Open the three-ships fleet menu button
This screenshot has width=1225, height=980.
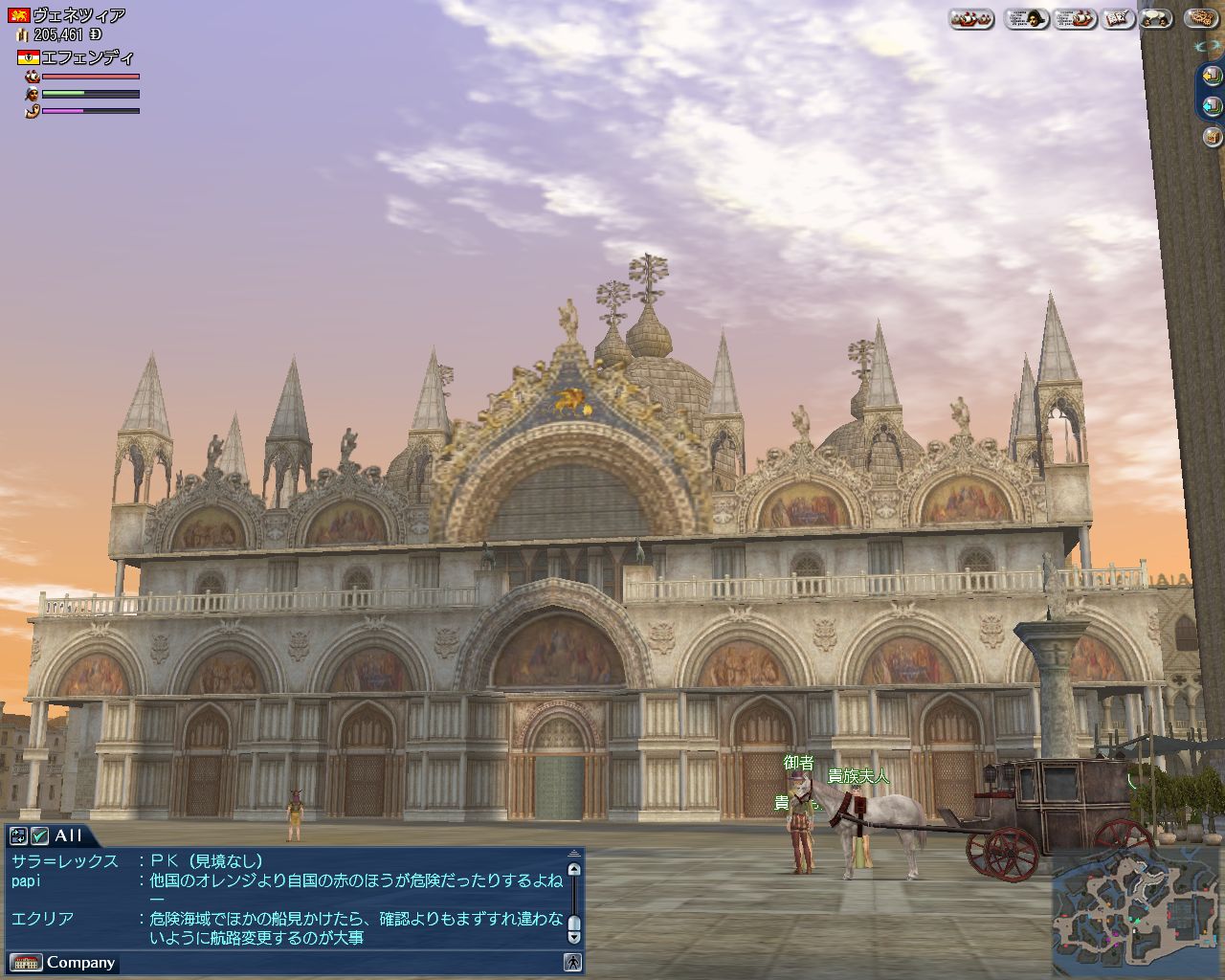tap(971, 18)
